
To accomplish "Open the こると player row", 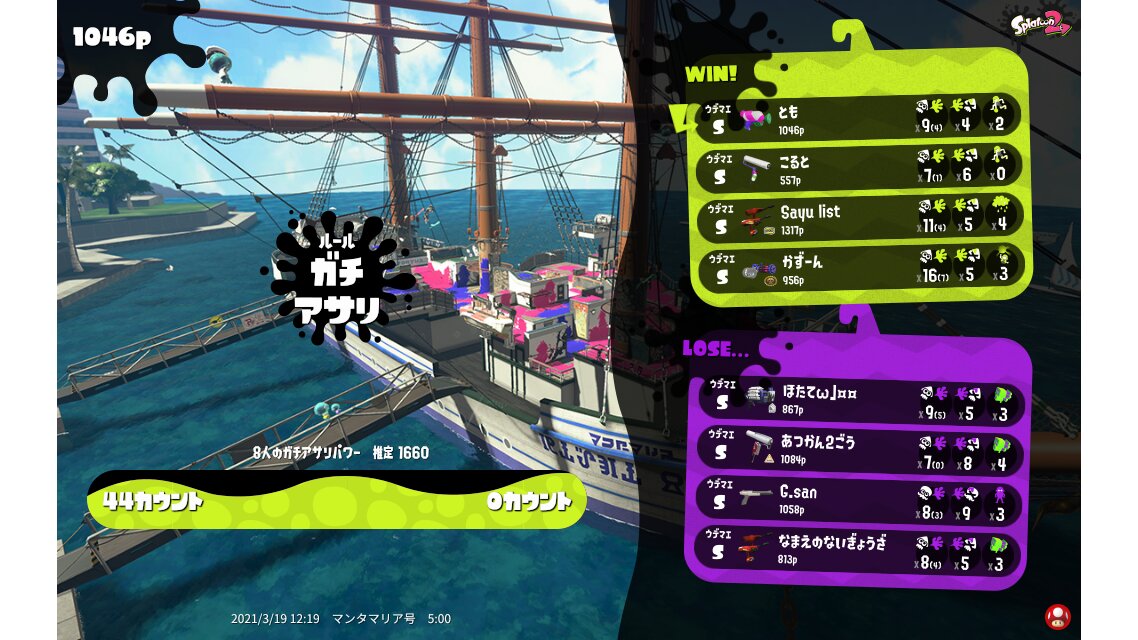I will (860, 168).
